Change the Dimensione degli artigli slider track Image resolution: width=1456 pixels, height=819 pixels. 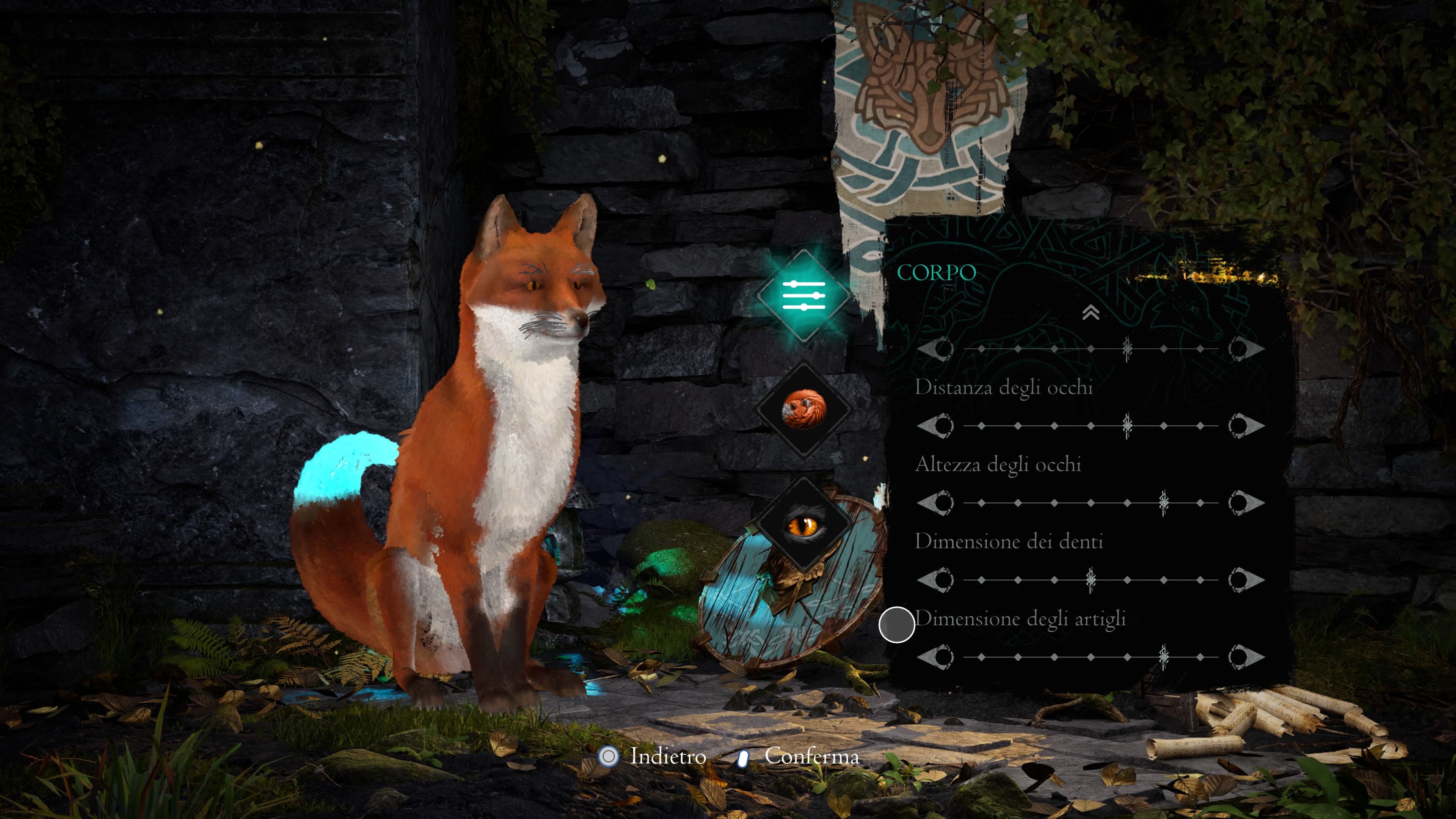(x=1090, y=657)
